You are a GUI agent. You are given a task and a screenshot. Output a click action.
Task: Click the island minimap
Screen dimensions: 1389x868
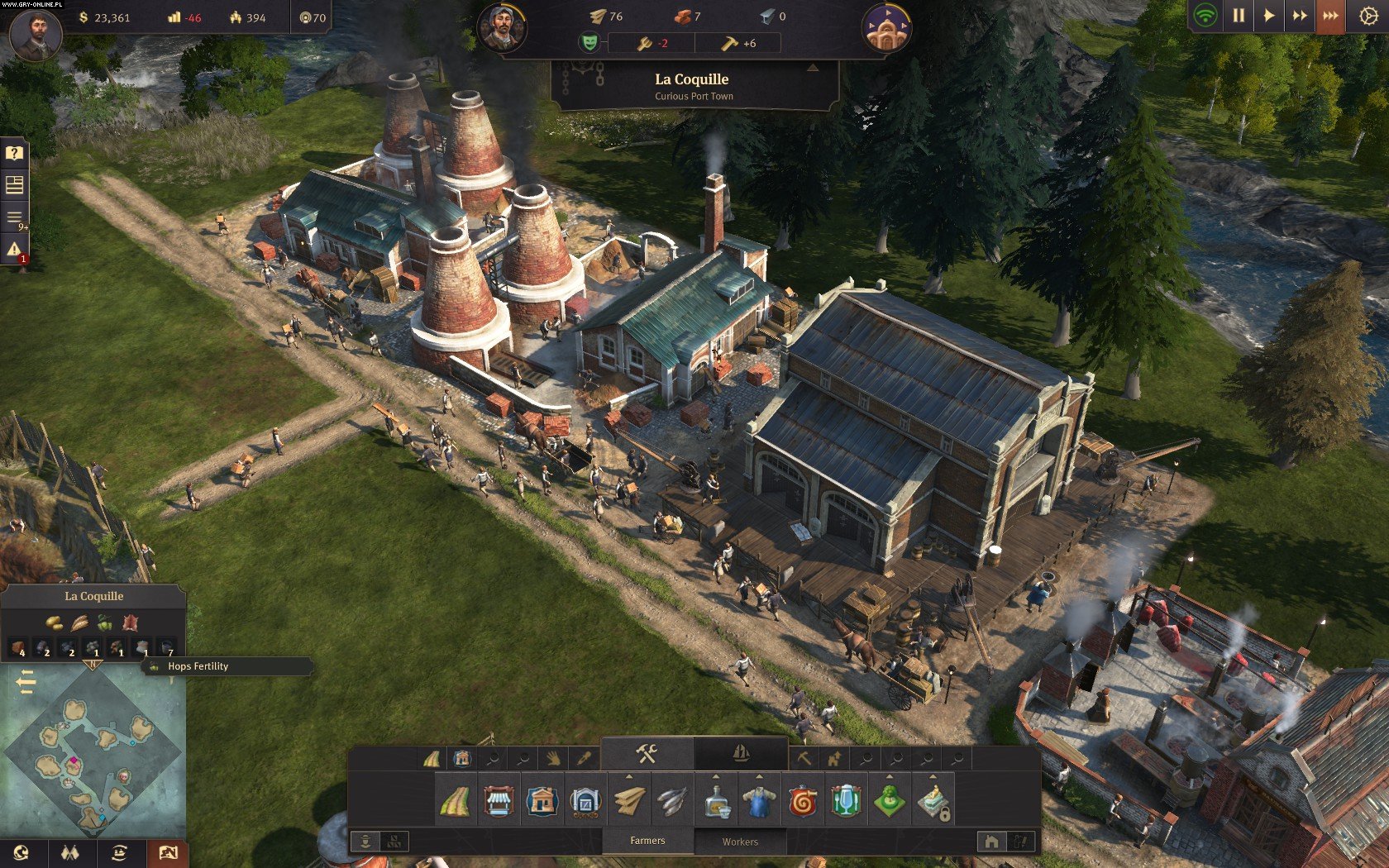pos(93,752)
